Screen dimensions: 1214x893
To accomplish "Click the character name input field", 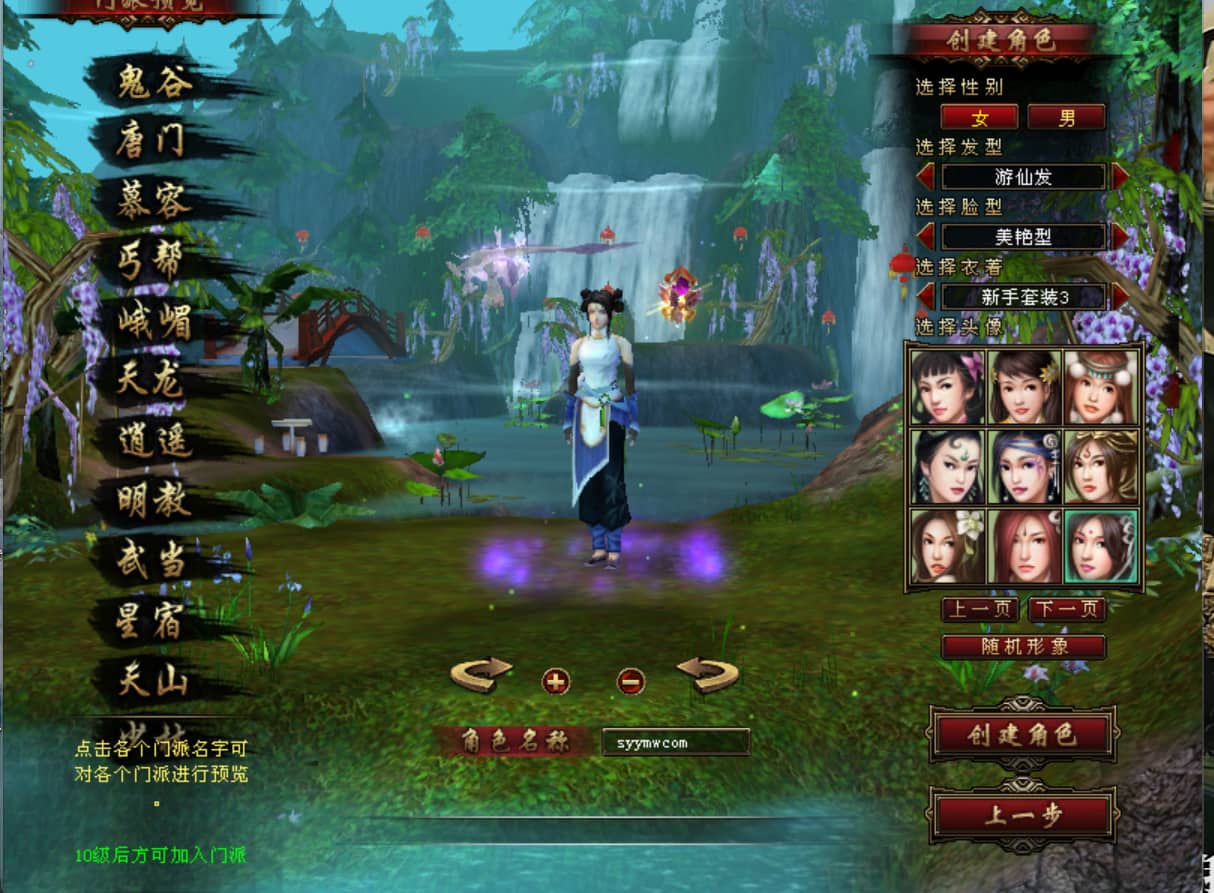I will point(675,742).
